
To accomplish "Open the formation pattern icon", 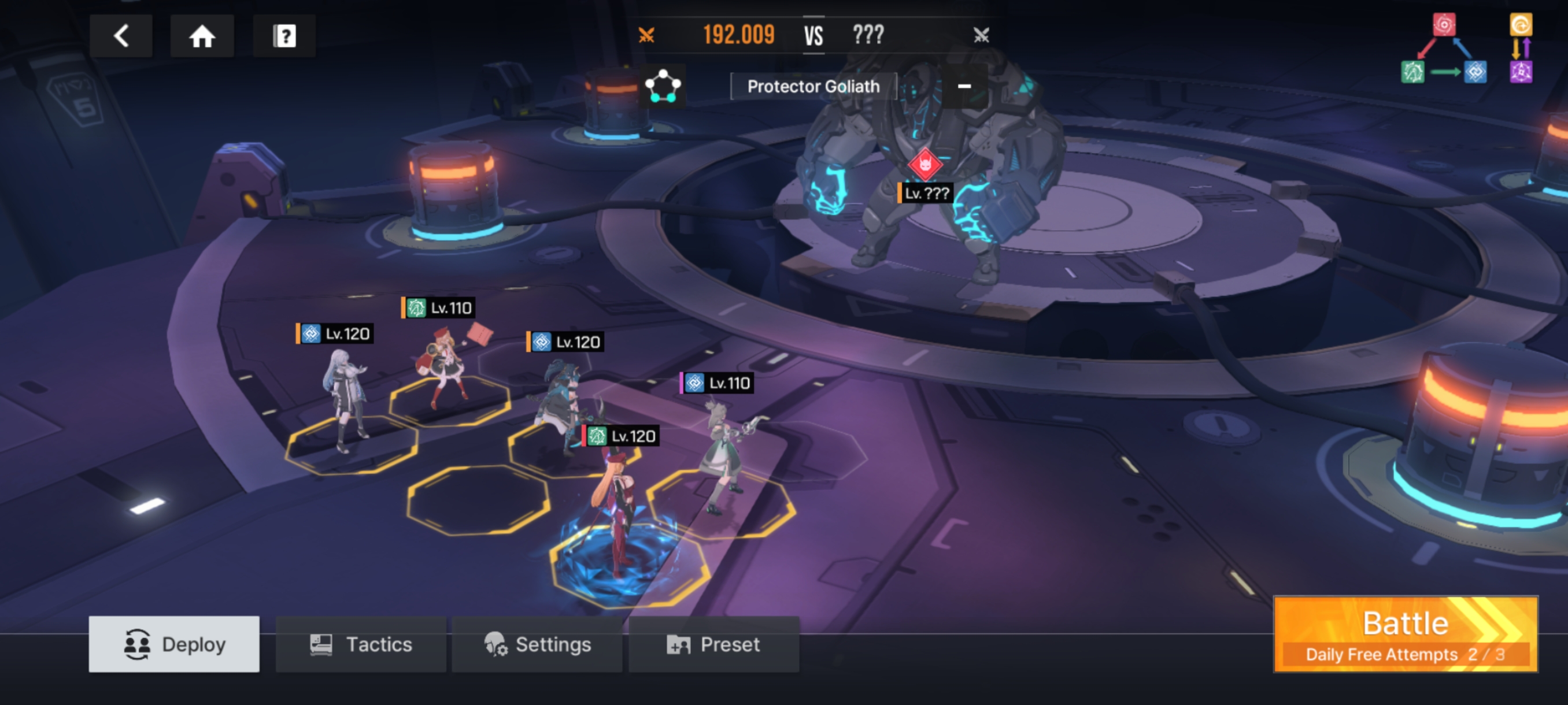I will point(662,86).
